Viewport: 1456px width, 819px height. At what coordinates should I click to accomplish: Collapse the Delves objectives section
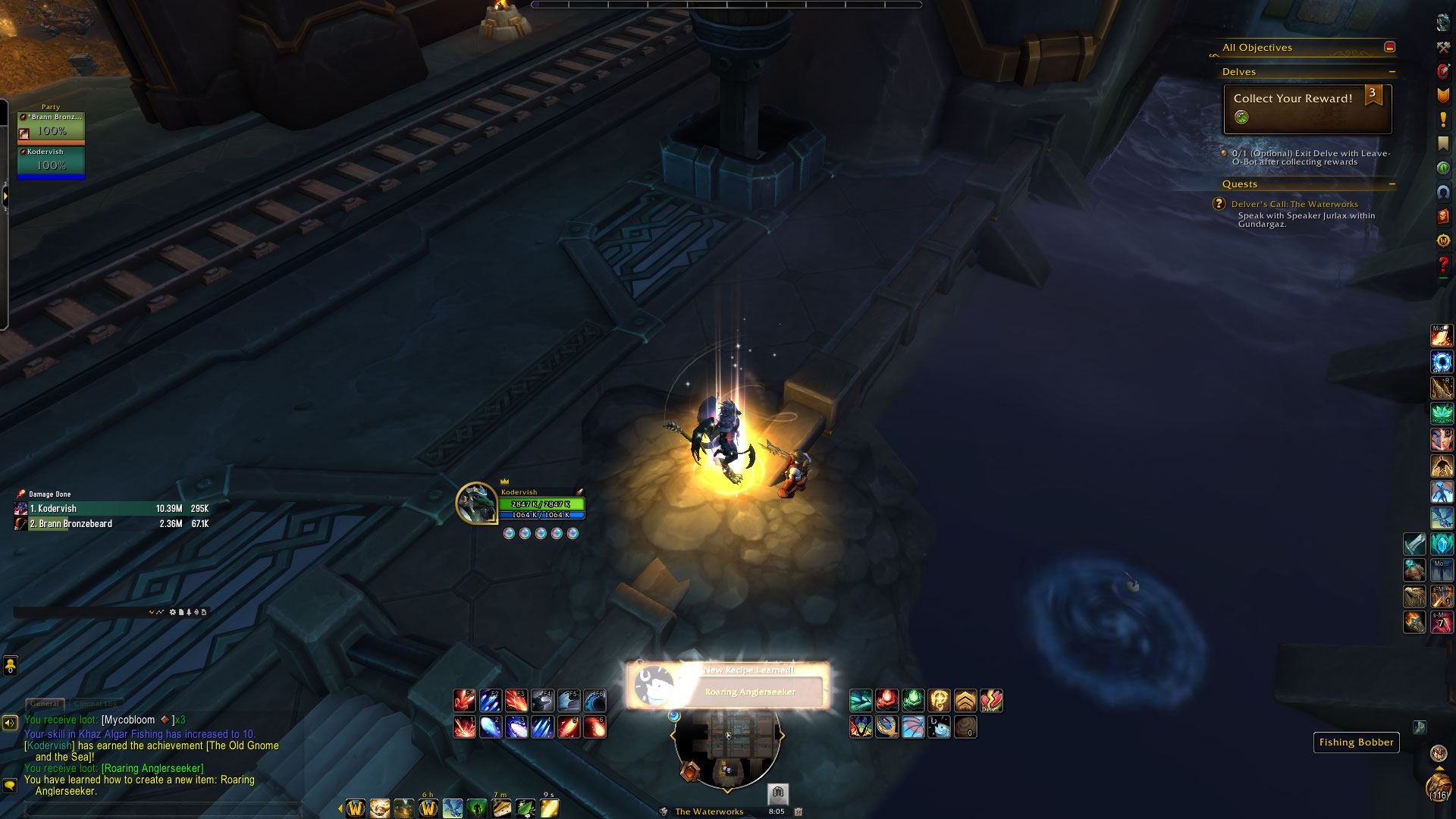click(x=1392, y=72)
